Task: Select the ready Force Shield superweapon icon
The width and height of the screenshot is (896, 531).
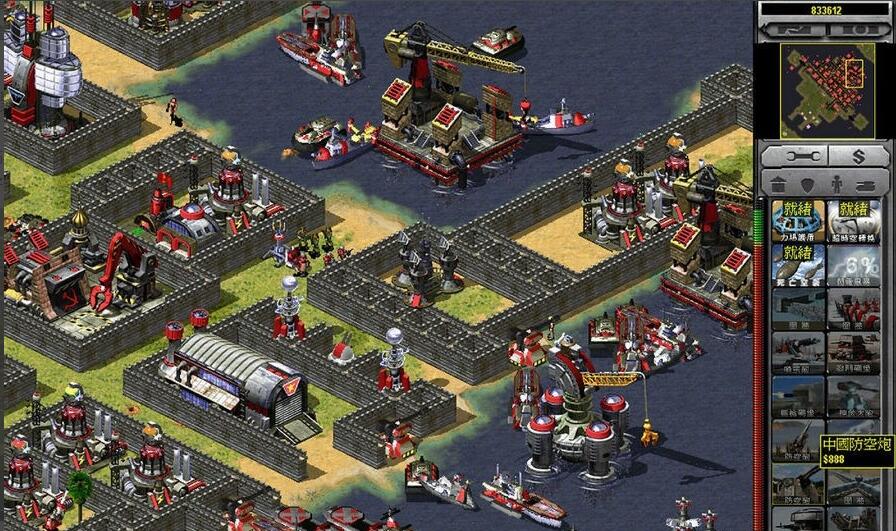Action: point(798,220)
